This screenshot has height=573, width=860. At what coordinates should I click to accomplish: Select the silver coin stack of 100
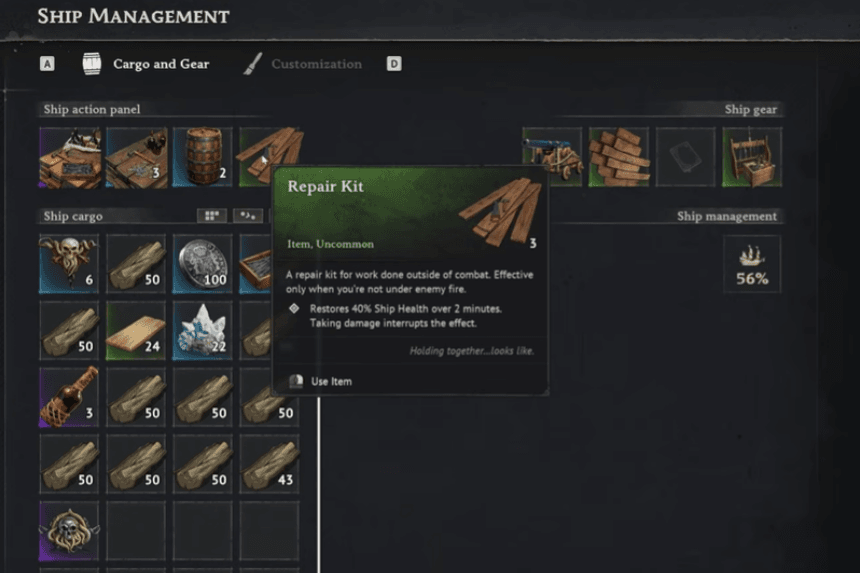pos(202,264)
